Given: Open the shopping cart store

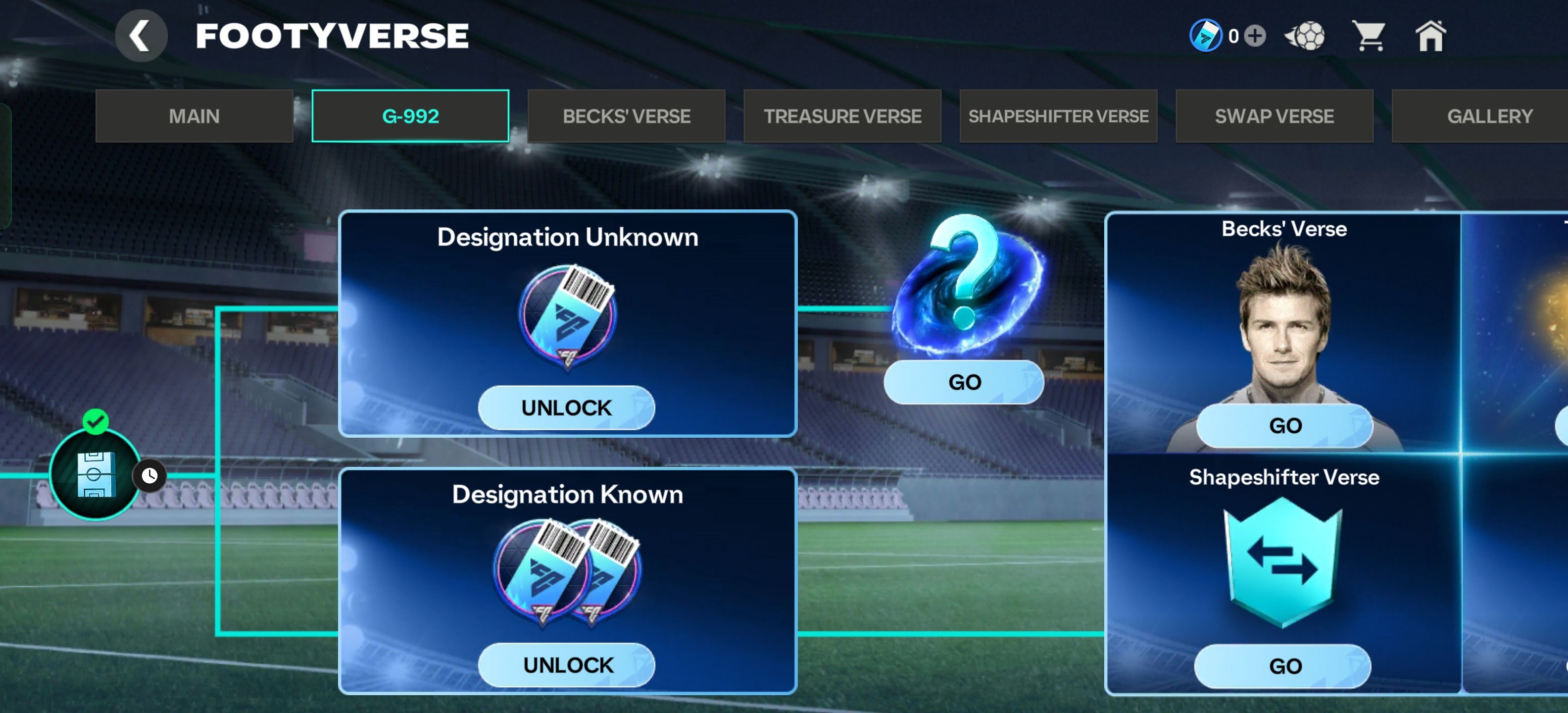Looking at the screenshot, I should 1369,36.
